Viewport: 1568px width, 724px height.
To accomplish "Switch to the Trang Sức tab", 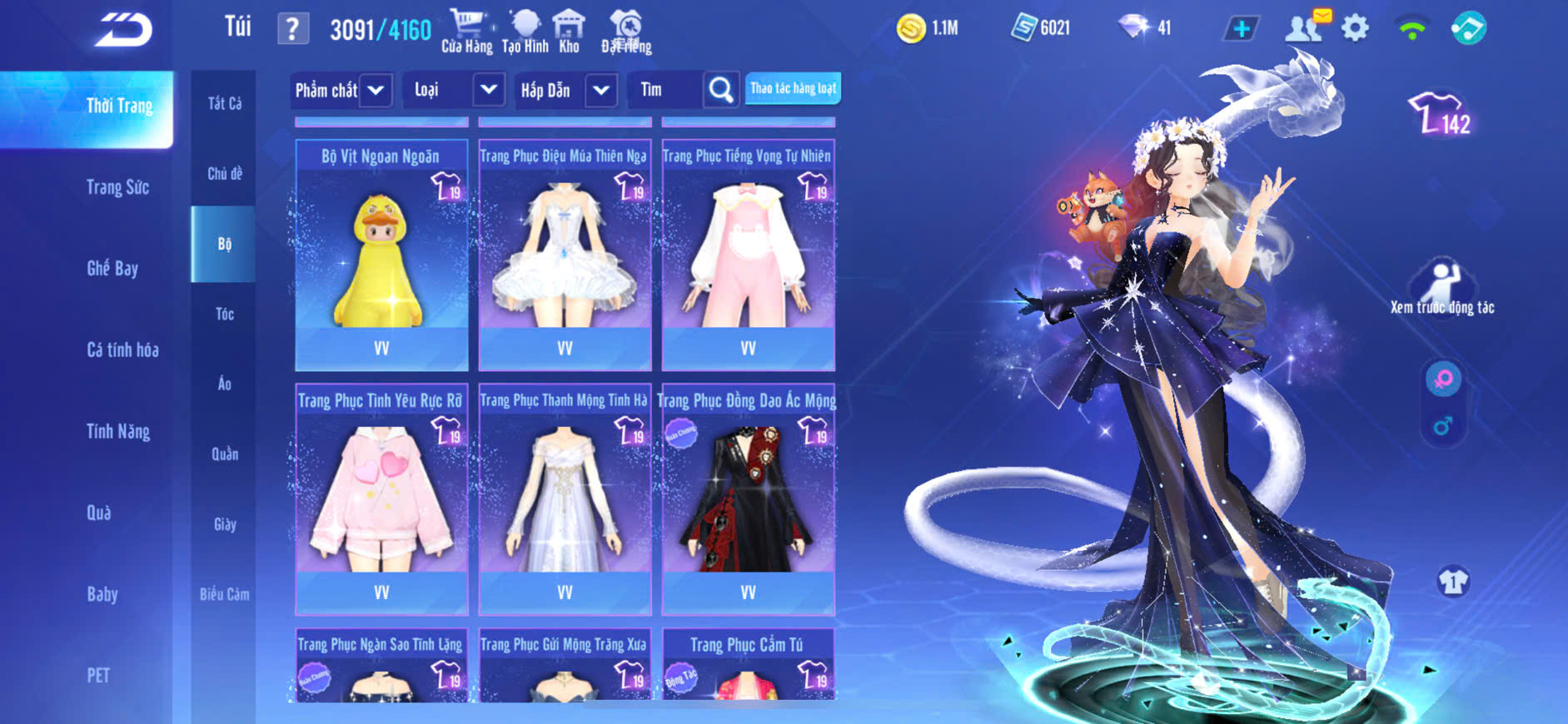I will [x=117, y=187].
